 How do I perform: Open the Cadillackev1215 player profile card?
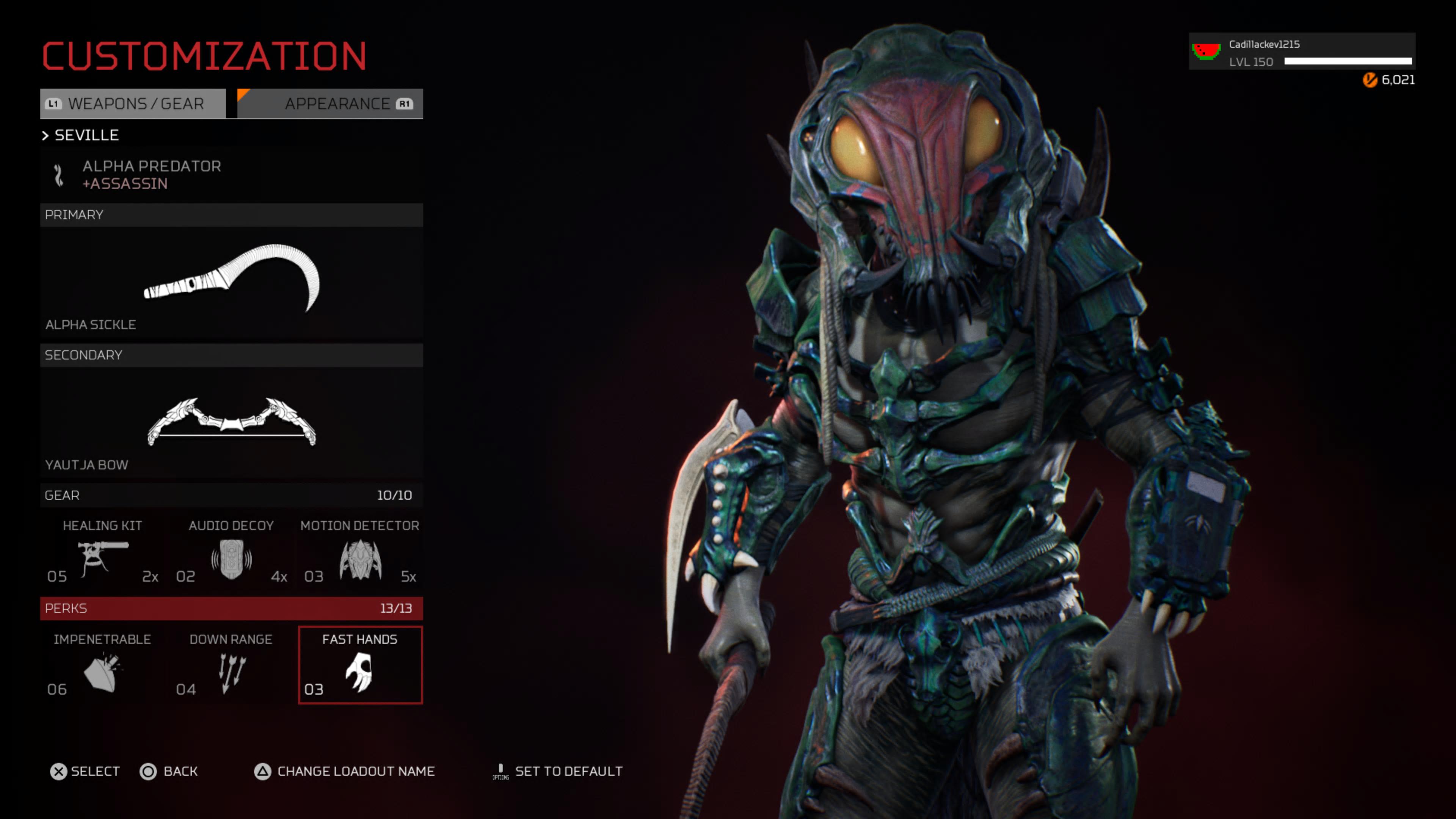[x=1302, y=52]
